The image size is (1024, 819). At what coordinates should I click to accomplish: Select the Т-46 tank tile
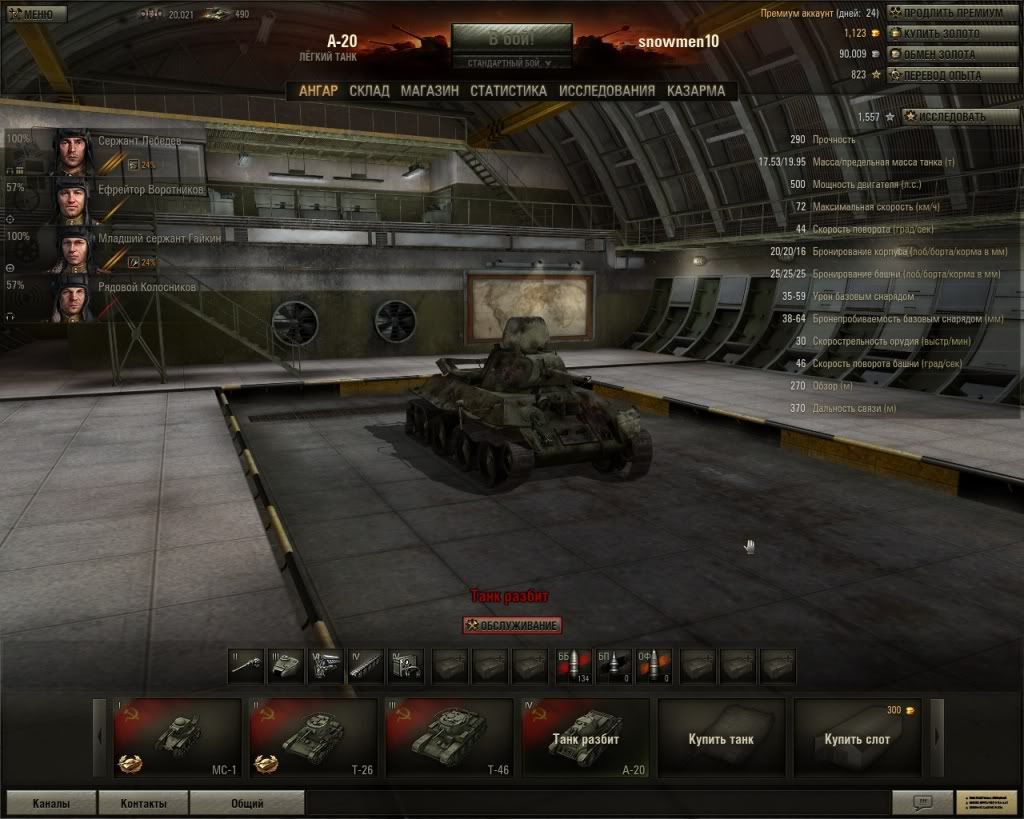coord(449,738)
